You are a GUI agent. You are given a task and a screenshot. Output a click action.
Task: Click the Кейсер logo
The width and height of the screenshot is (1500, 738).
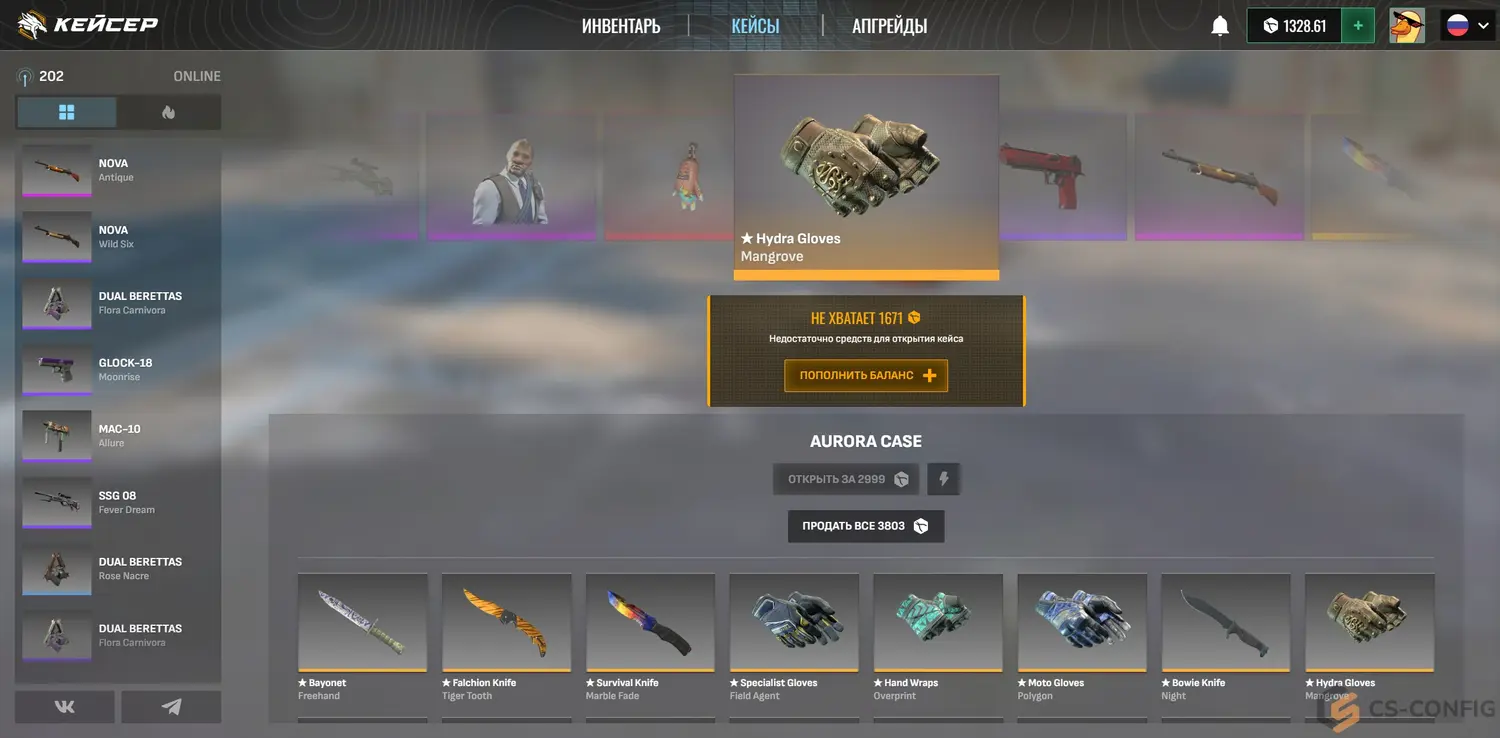[x=88, y=25]
